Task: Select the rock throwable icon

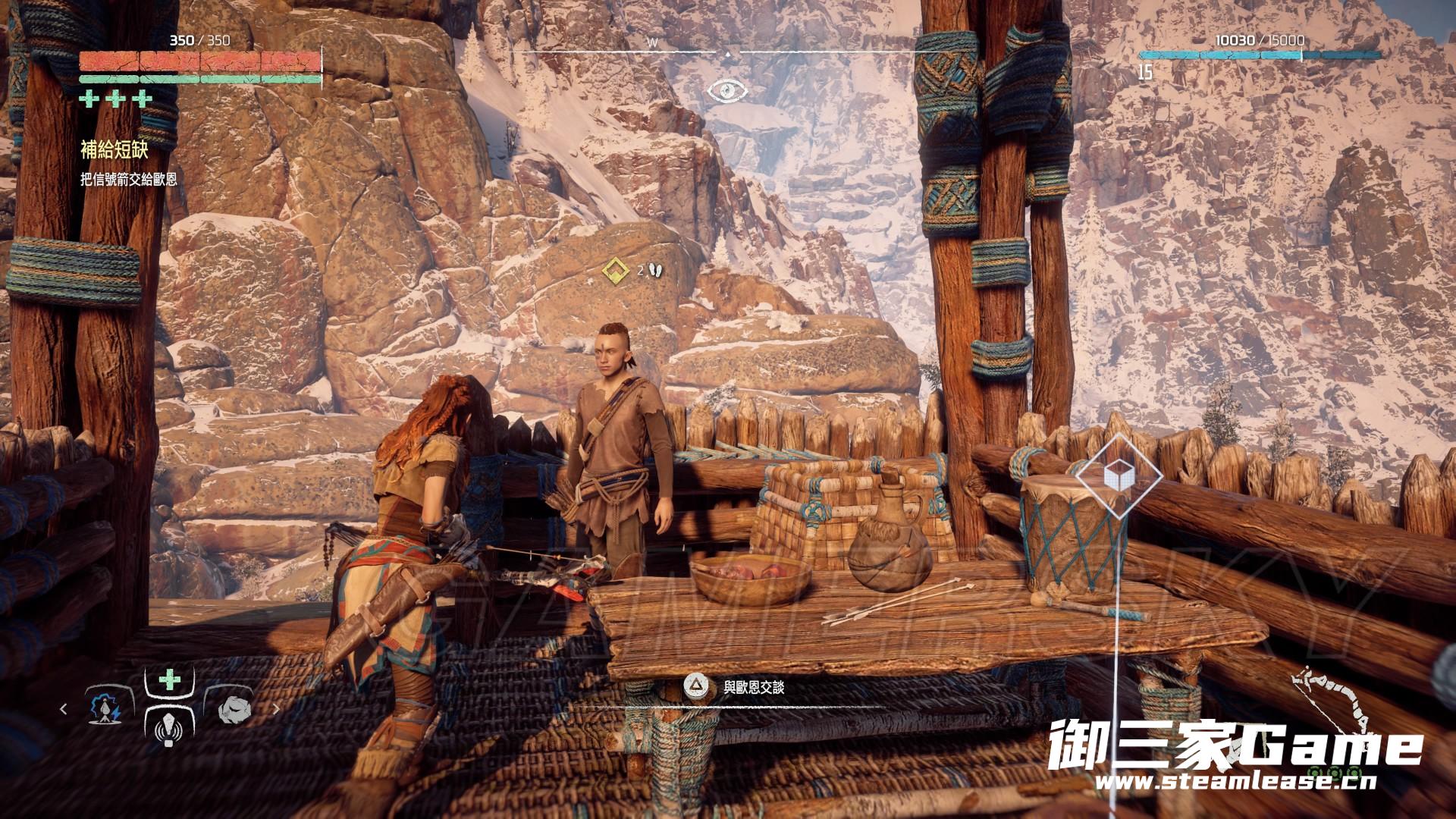Action: 231,709
